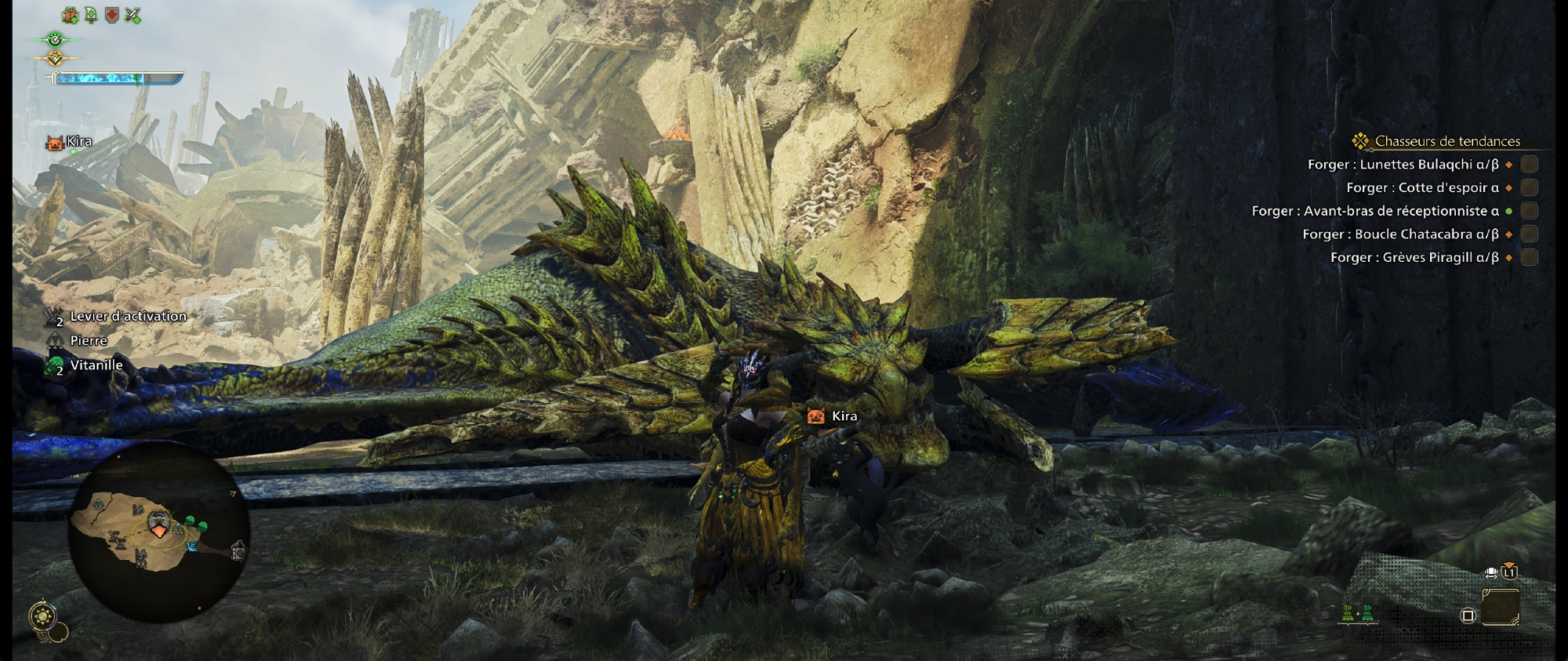The width and height of the screenshot is (1568, 661).
Task: Click Kira's Palico portrait in the party list
Action: (55, 143)
